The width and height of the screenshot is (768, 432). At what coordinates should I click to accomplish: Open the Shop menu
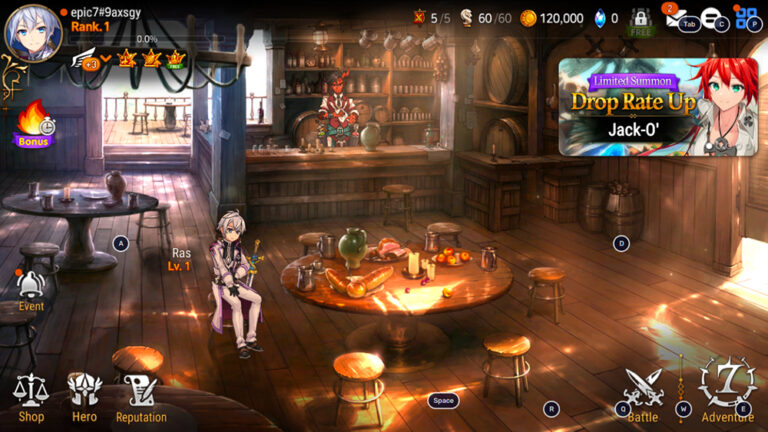click(x=30, y=397)
